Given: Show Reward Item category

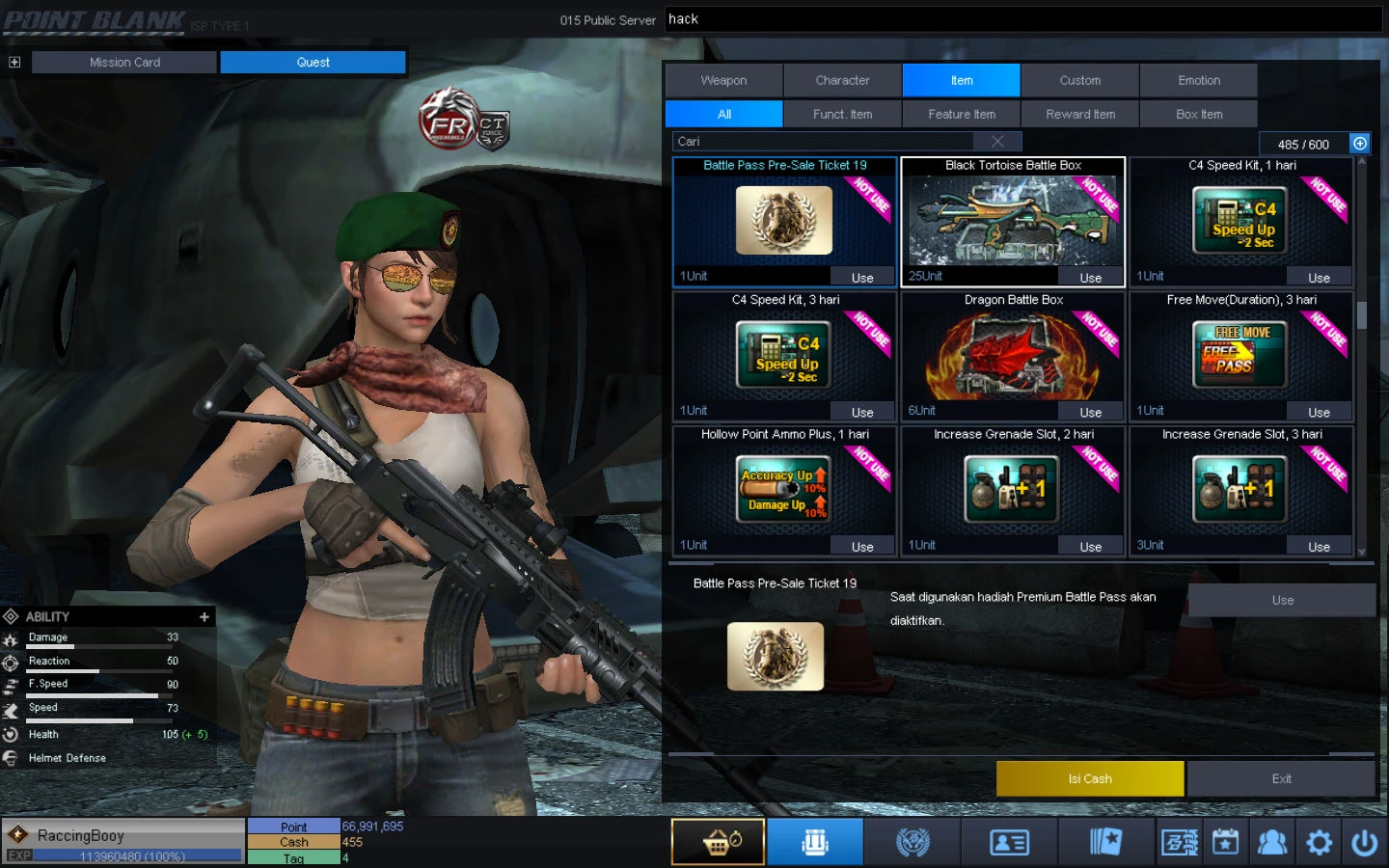Looking at the screenshot, I should tap(1079, 114).
